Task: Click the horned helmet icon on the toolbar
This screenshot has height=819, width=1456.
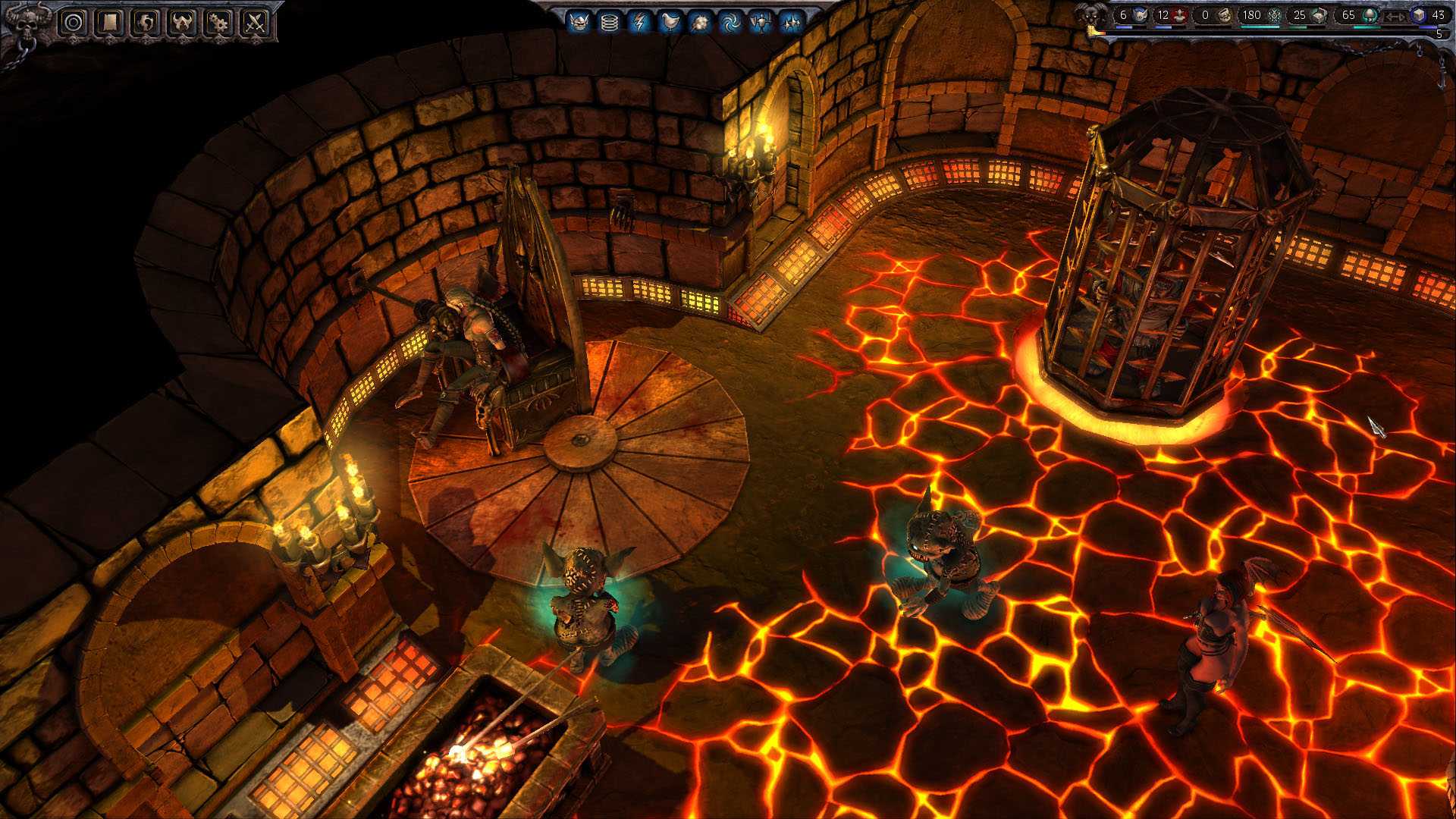Action: [x=182, y=21]
